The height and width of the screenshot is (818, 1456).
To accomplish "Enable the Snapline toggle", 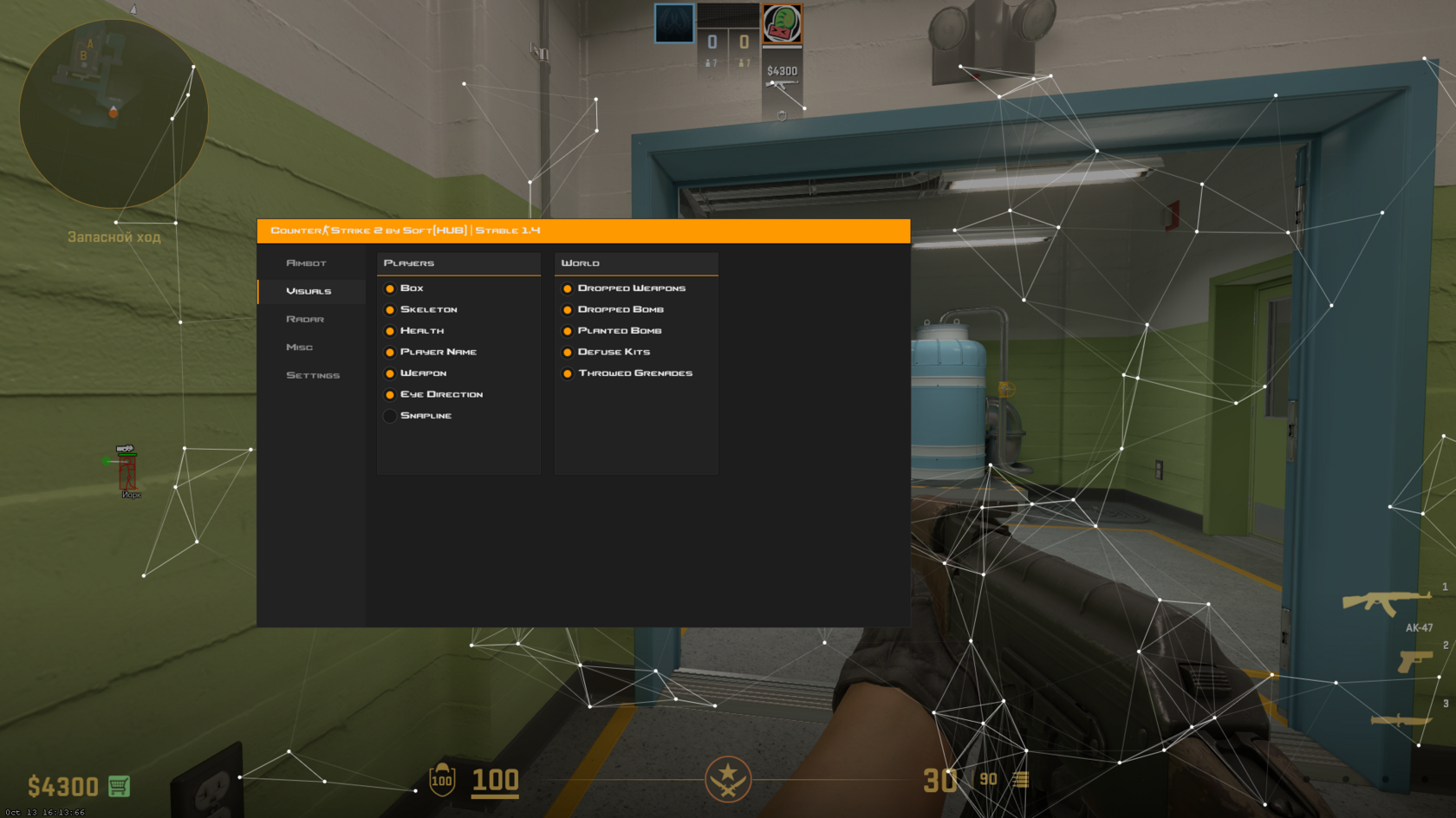I will click(390, 416).
